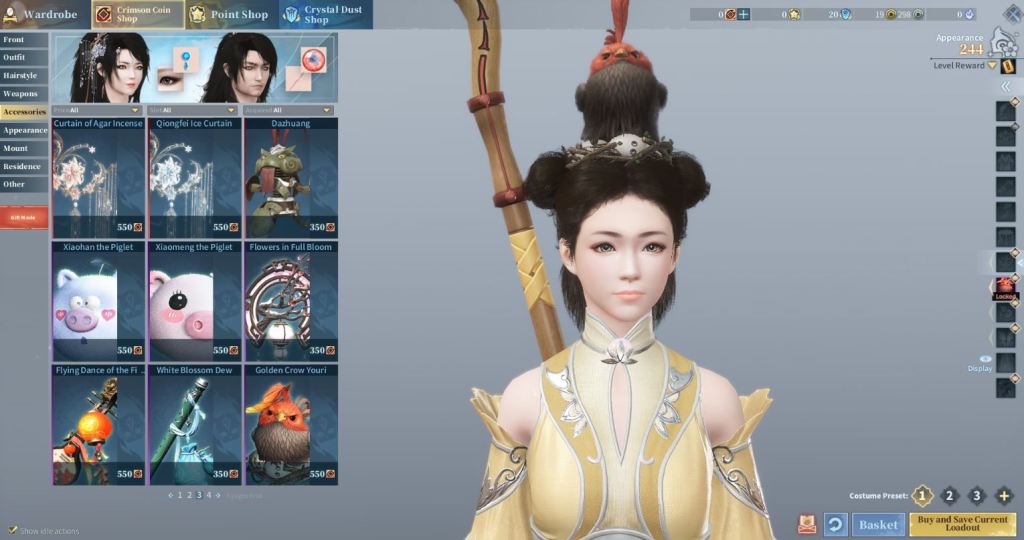Open the Crystal Dust Shop tab
Image resolution: width=1024 pixels, height=540 pixels.
[325, 14]
